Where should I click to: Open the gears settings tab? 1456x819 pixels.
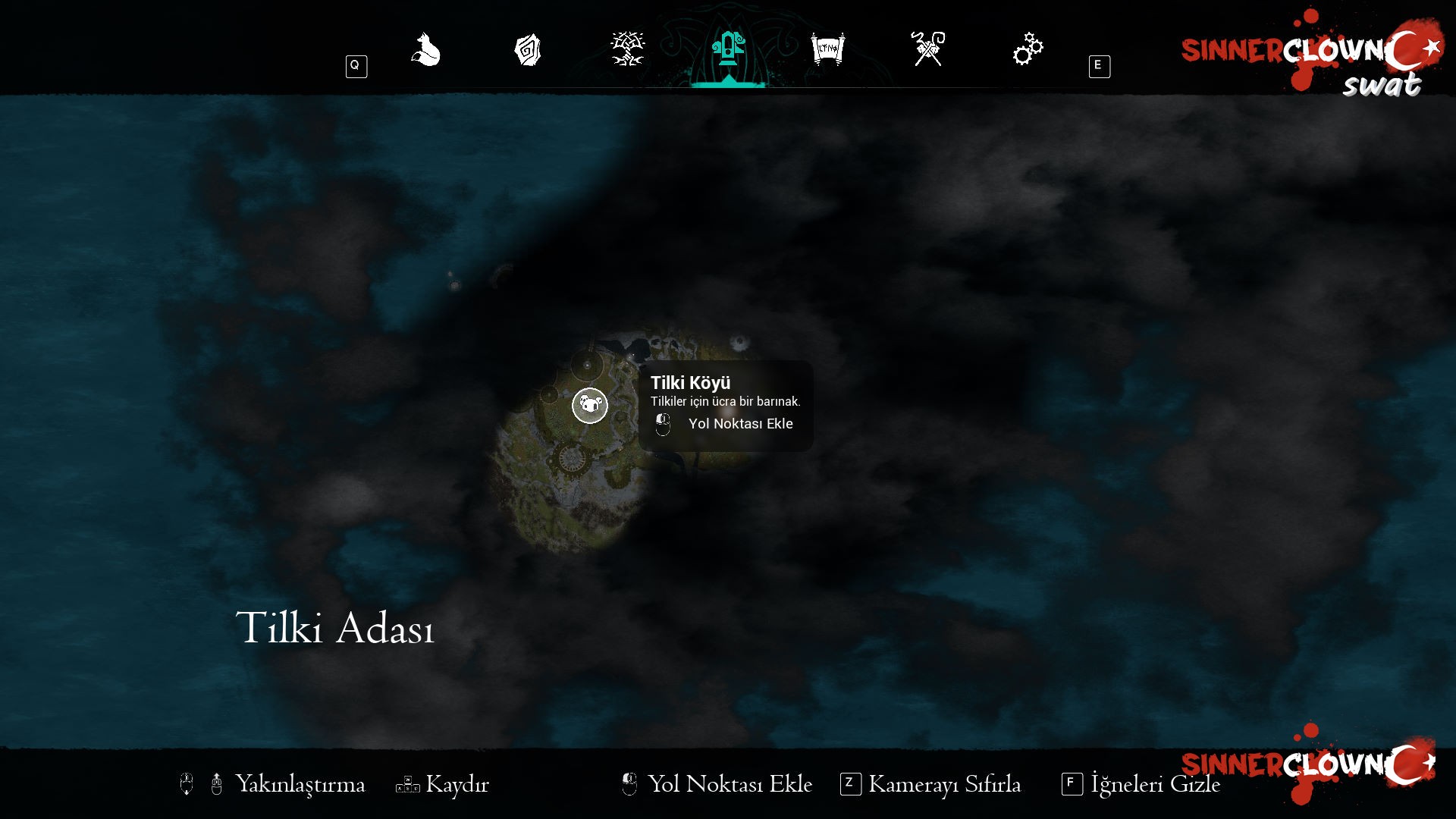tap(1028, 50)
